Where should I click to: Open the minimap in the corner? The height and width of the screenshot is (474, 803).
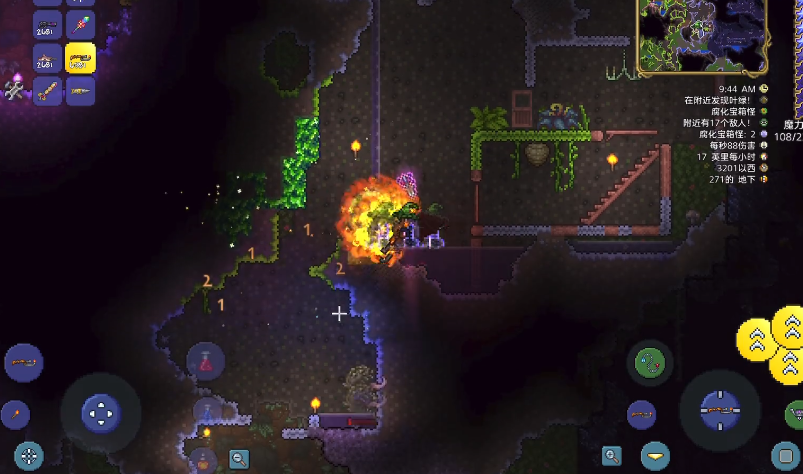tap(702, 37)
